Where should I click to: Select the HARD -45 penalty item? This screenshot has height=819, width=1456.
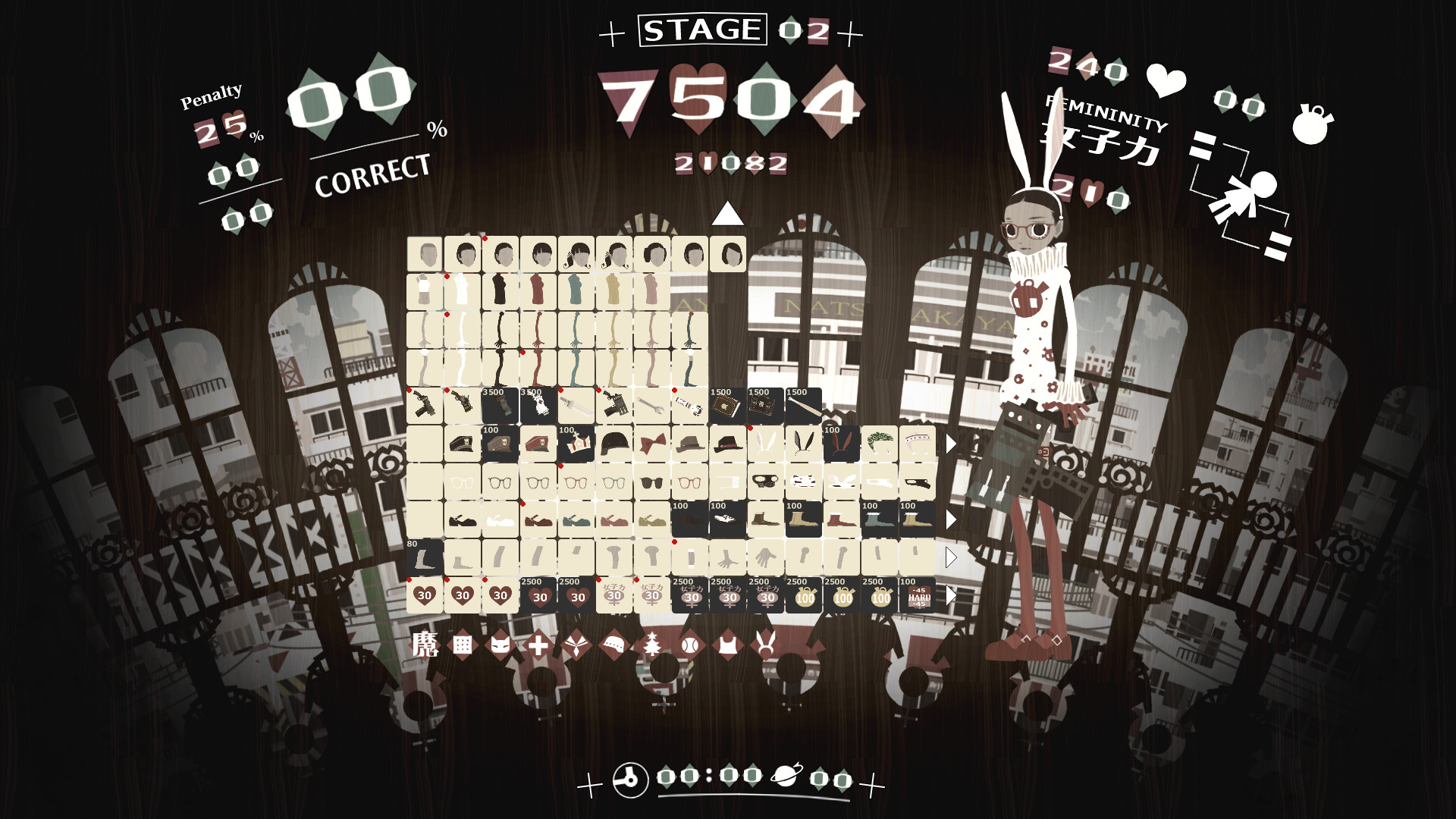coord(918,596)
